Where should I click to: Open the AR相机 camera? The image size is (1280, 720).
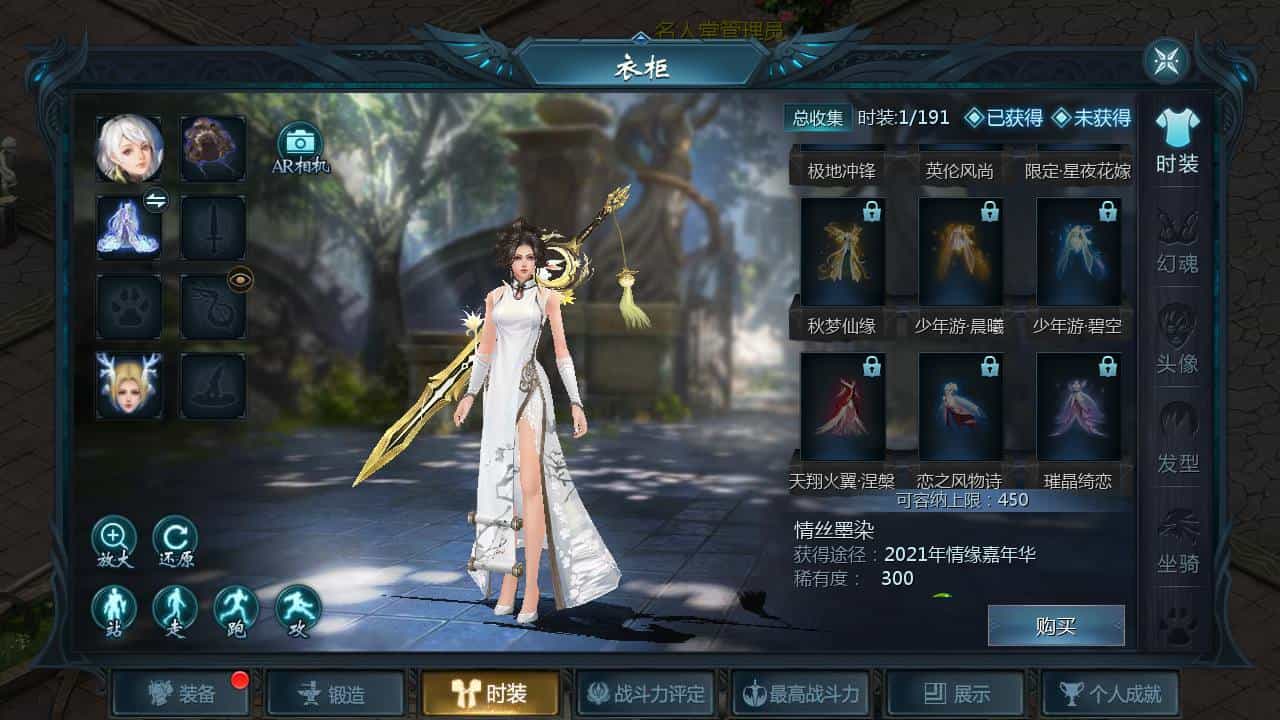(x=299, y=146)
